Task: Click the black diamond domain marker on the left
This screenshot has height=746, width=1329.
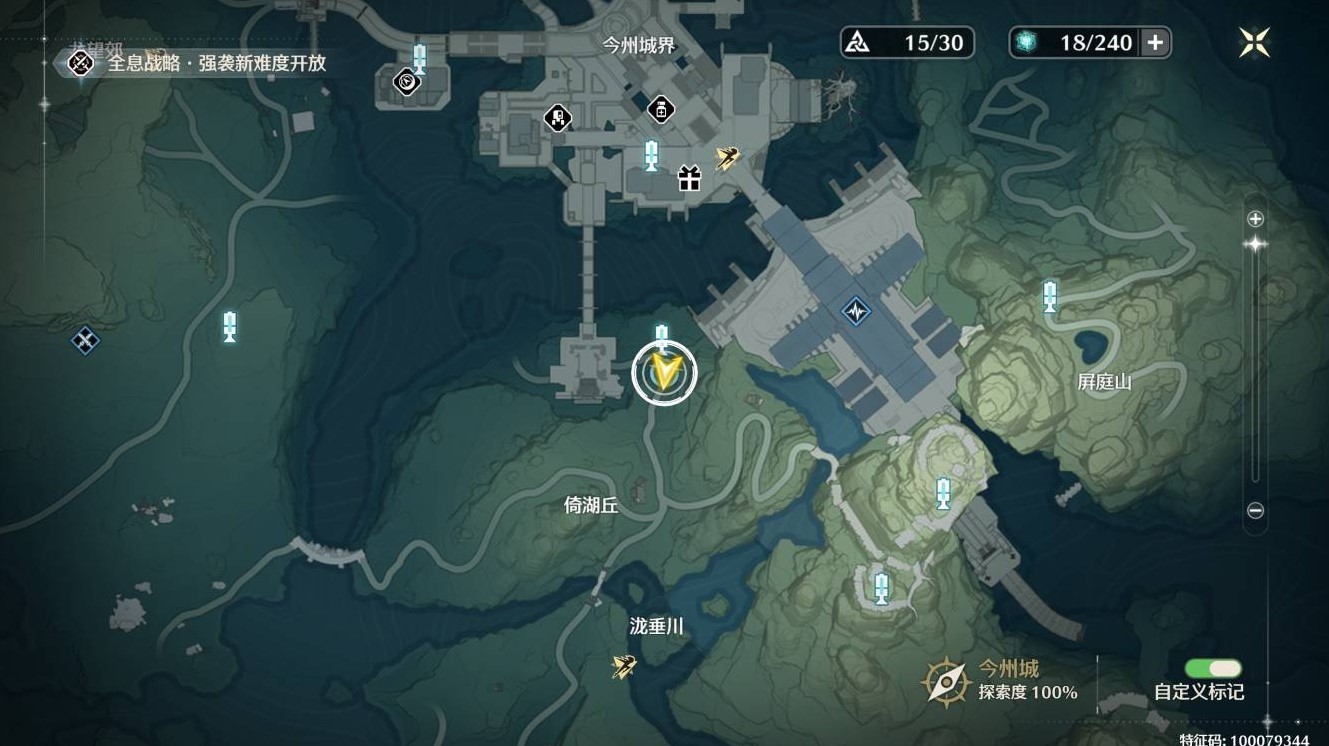Action: click(x=83, y=340)
